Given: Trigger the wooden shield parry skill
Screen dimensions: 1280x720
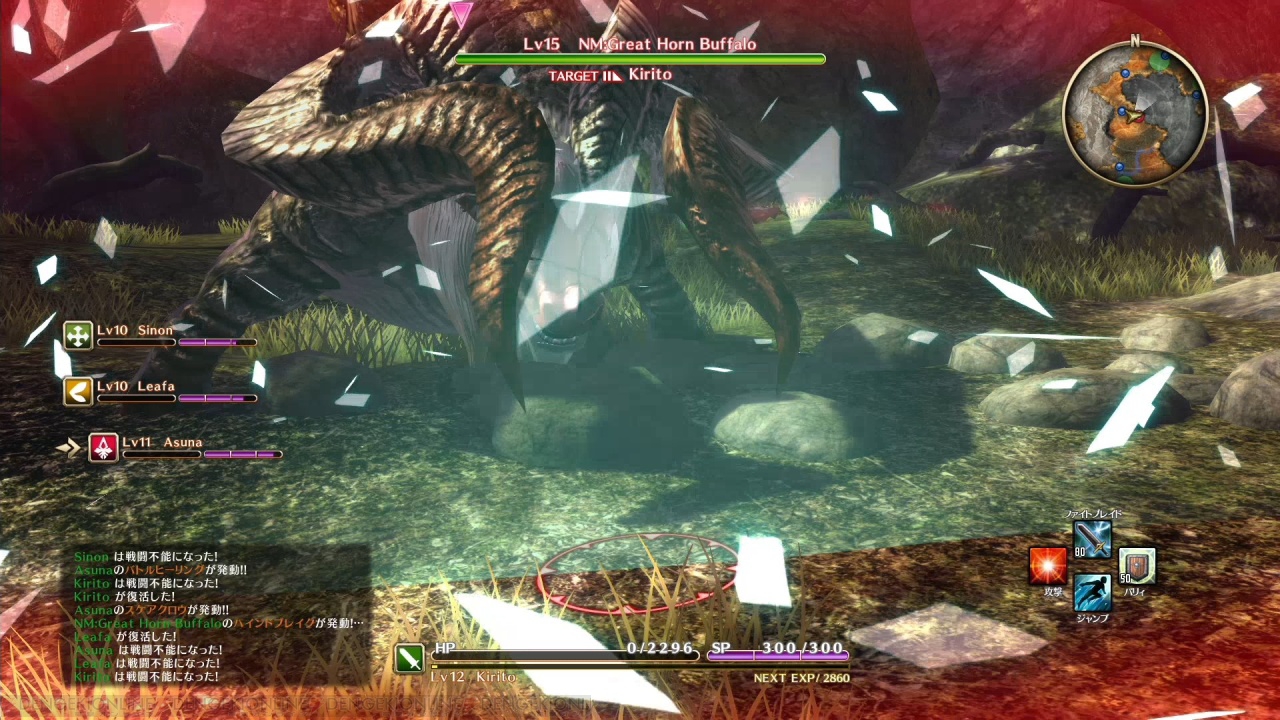Looking at the screenshot, I should [1137, 566].
